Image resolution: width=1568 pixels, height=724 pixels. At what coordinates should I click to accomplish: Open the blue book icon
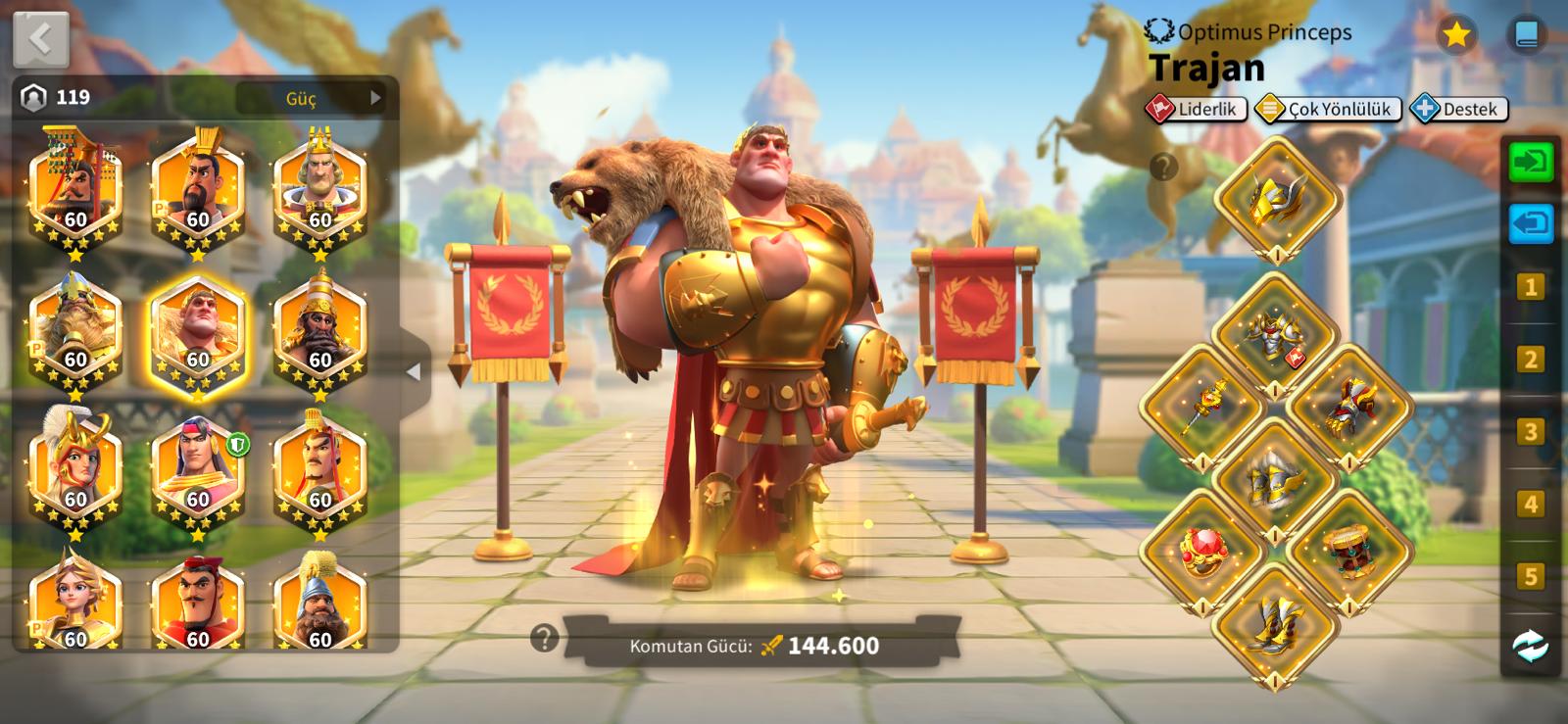1526,35
